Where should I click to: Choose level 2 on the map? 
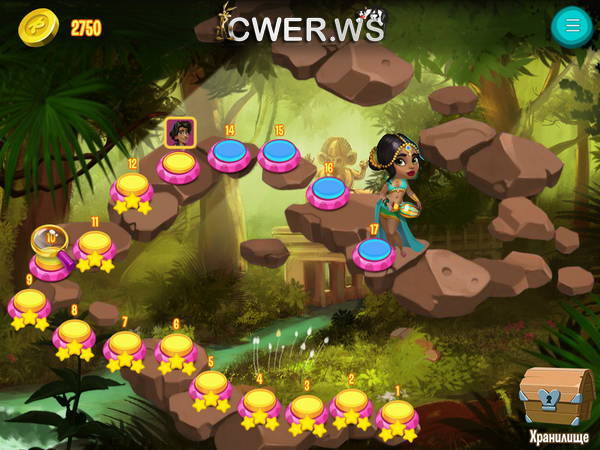(x=351, y=403)
